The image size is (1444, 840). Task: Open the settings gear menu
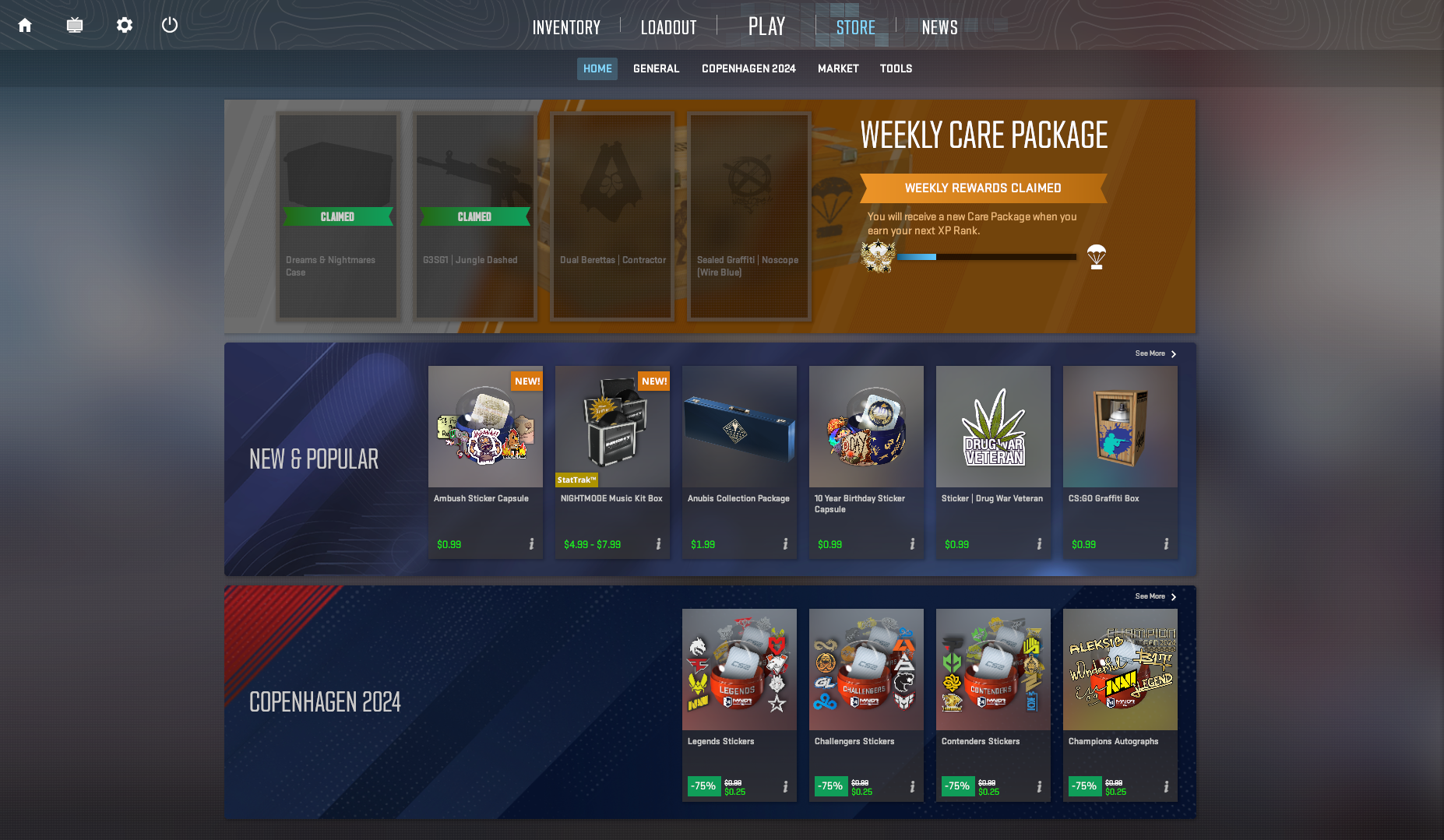125,26
